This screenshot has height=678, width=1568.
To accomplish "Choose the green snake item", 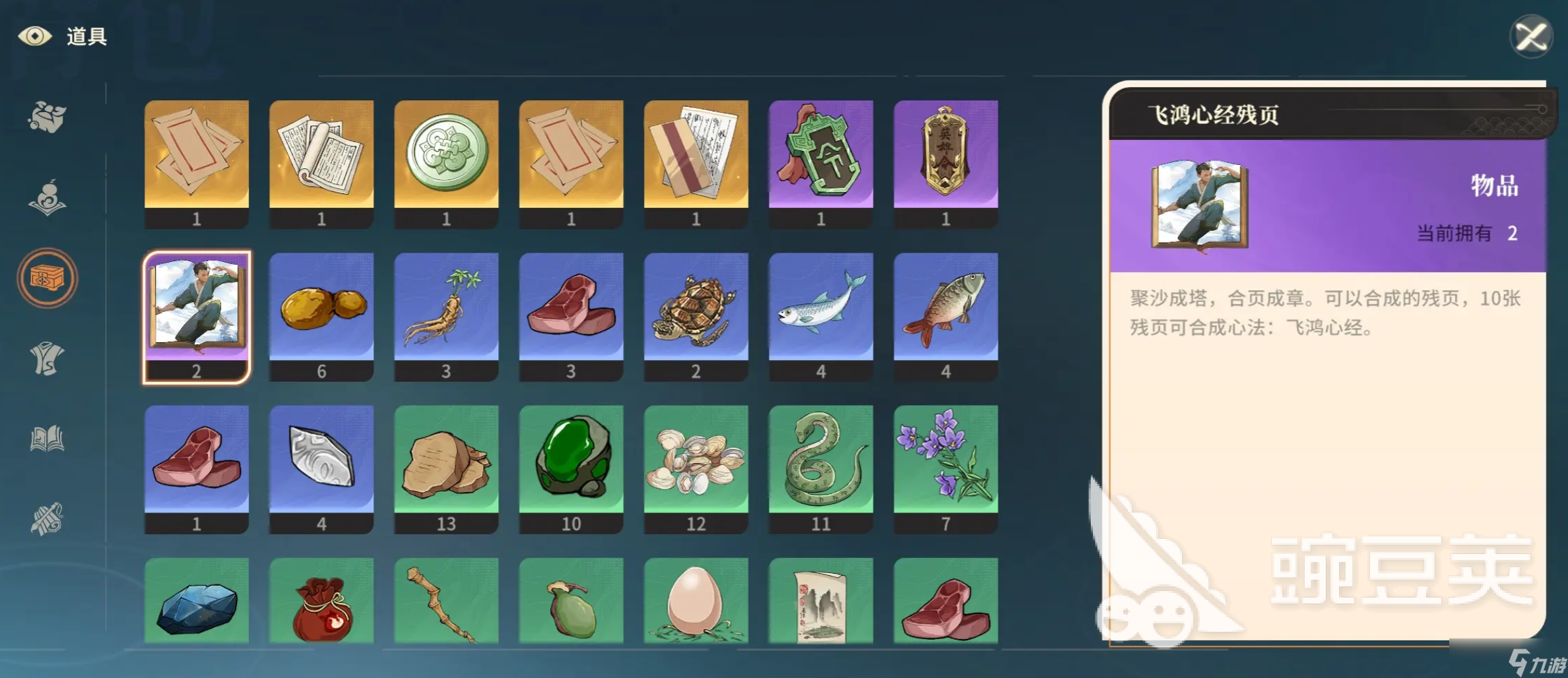I will 821,460.
